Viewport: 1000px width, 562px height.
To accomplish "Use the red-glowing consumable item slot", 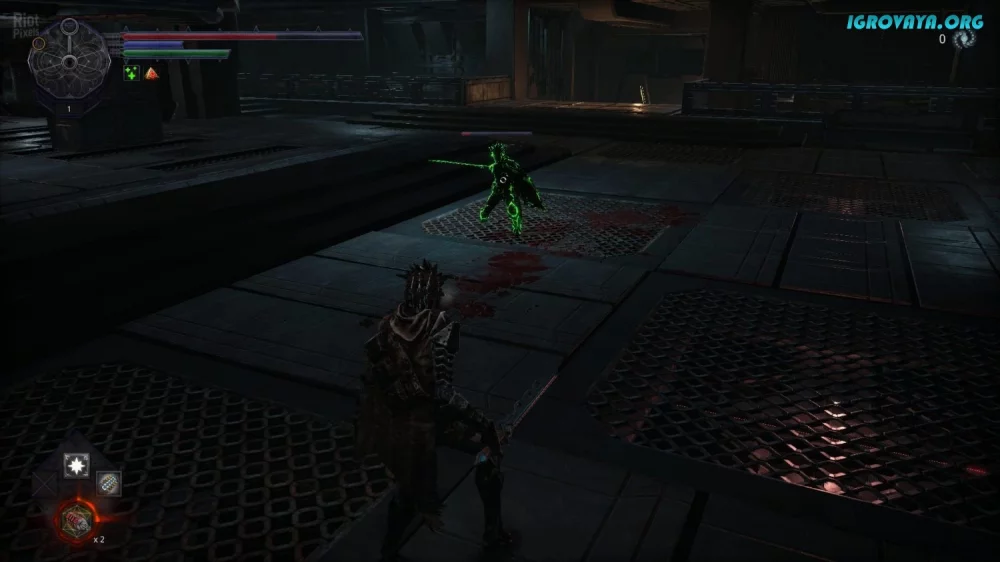I will click(76, 518).
